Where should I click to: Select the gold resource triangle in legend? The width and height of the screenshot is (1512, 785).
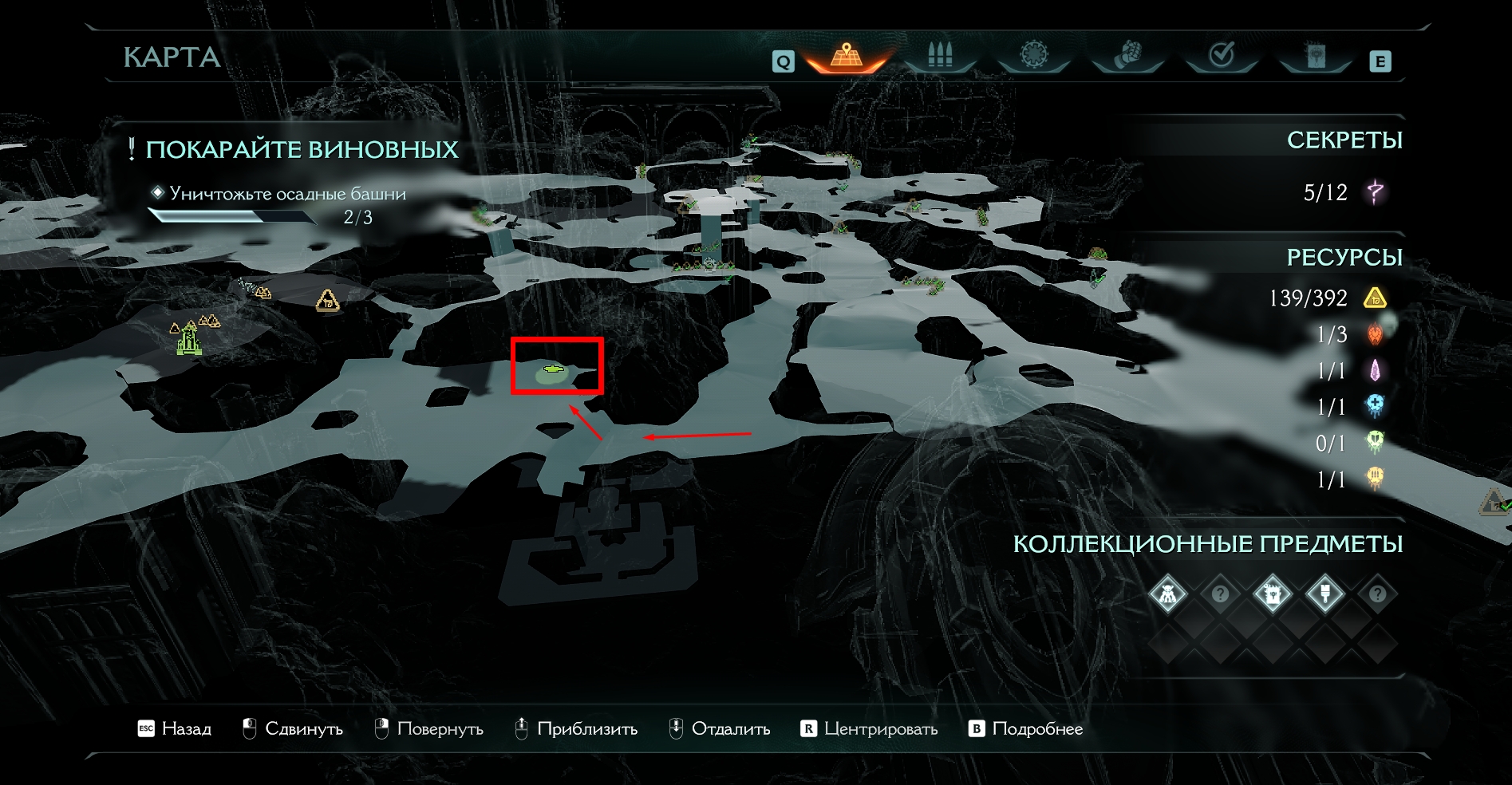coord(1375,298)
